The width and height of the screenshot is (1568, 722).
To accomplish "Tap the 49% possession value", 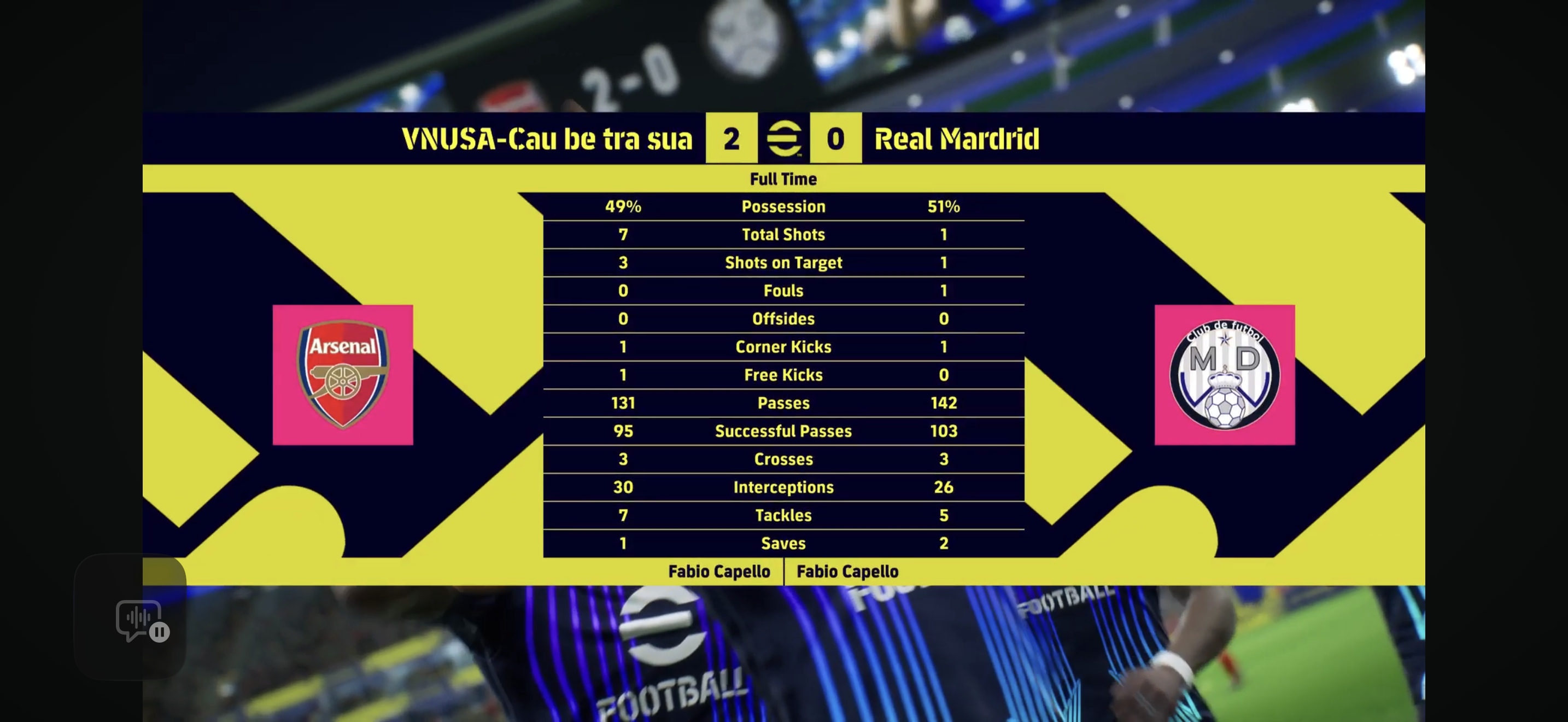I will click(x=623, y=206).
